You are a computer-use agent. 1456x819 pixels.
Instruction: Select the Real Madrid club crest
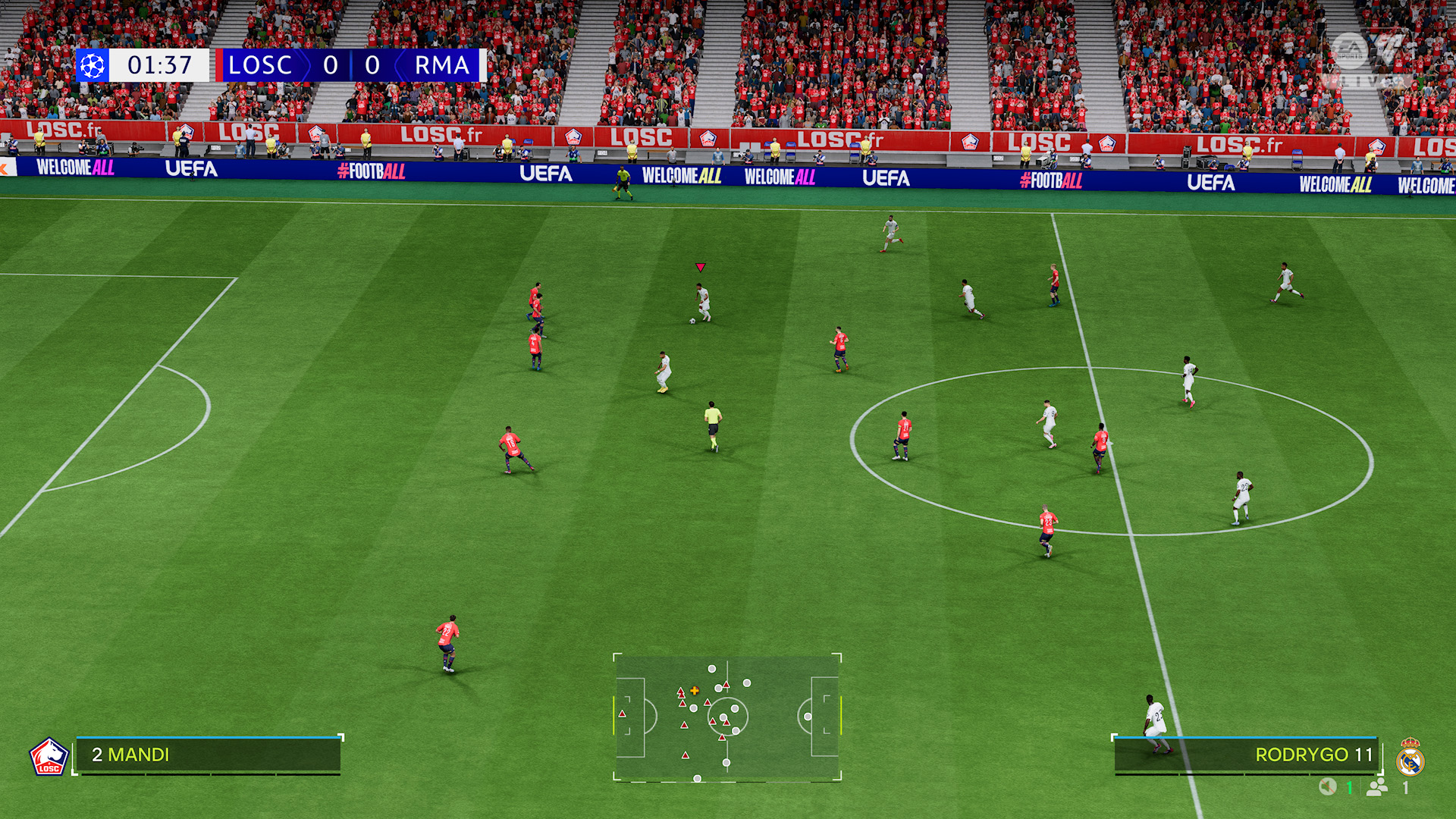pyautogui.click(x=1410, y=758)
